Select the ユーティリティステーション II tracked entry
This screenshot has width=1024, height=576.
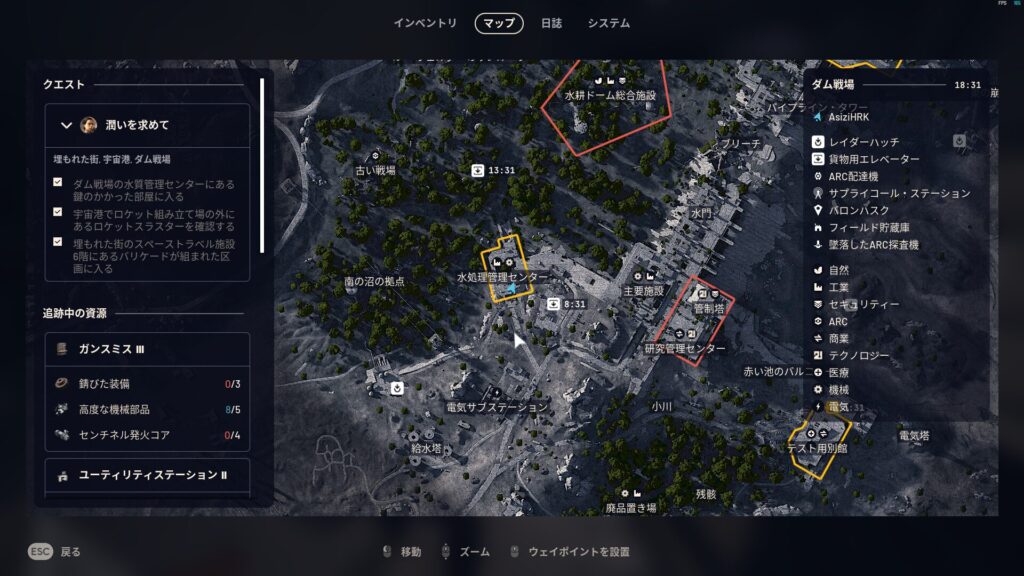[x=147, y=474]
